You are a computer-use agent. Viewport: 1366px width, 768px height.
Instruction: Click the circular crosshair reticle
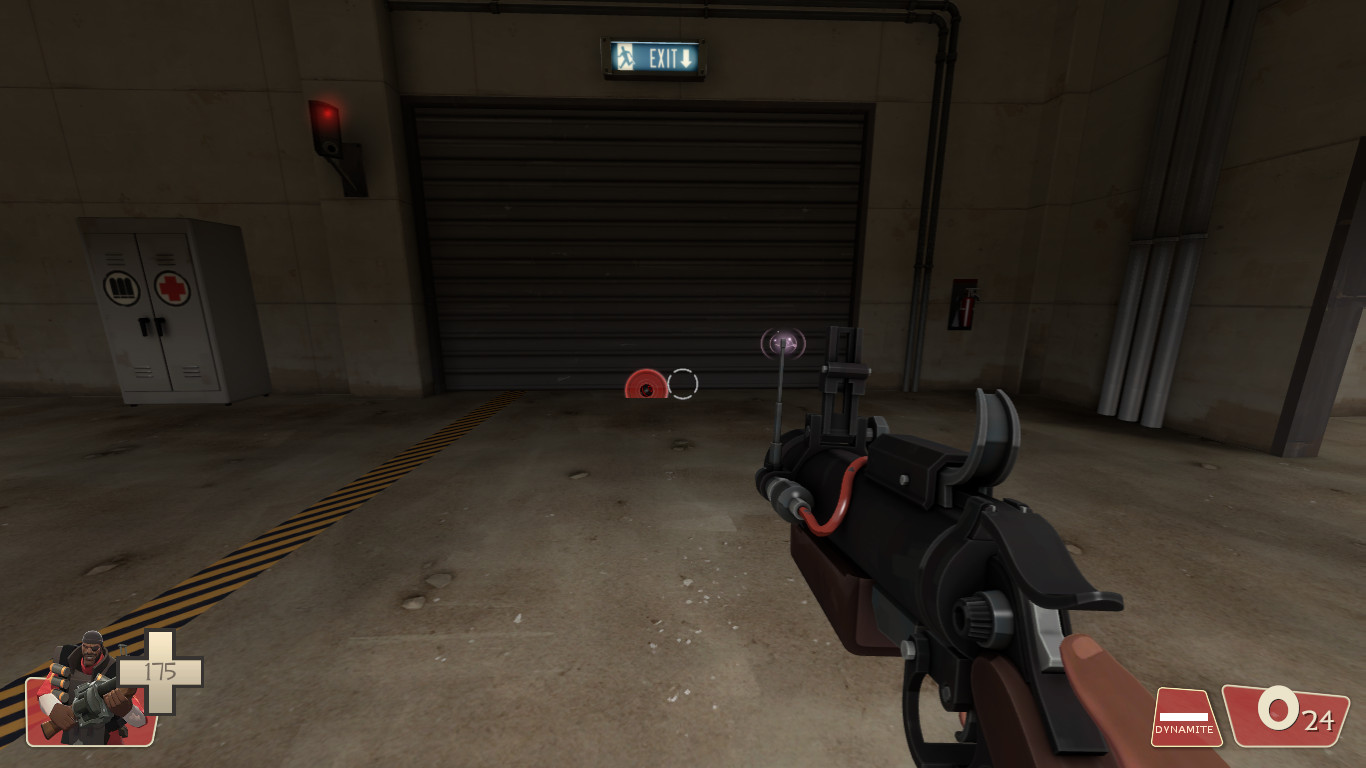[x=683, y=384]
